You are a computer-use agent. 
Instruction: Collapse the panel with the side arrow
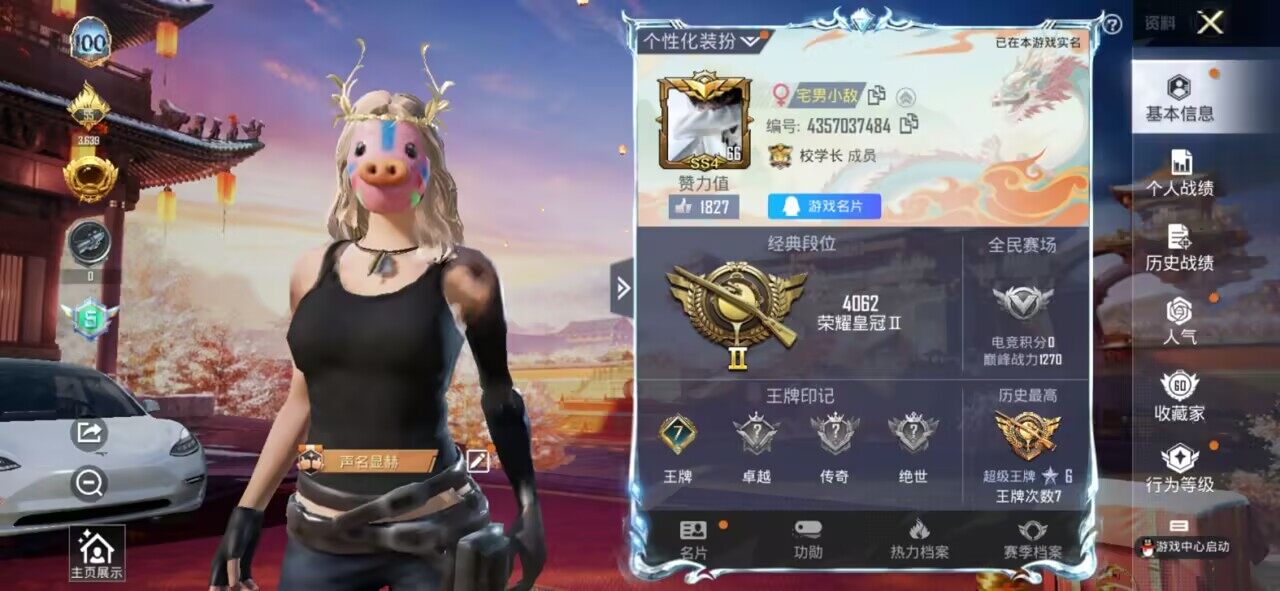pos(622,288)
